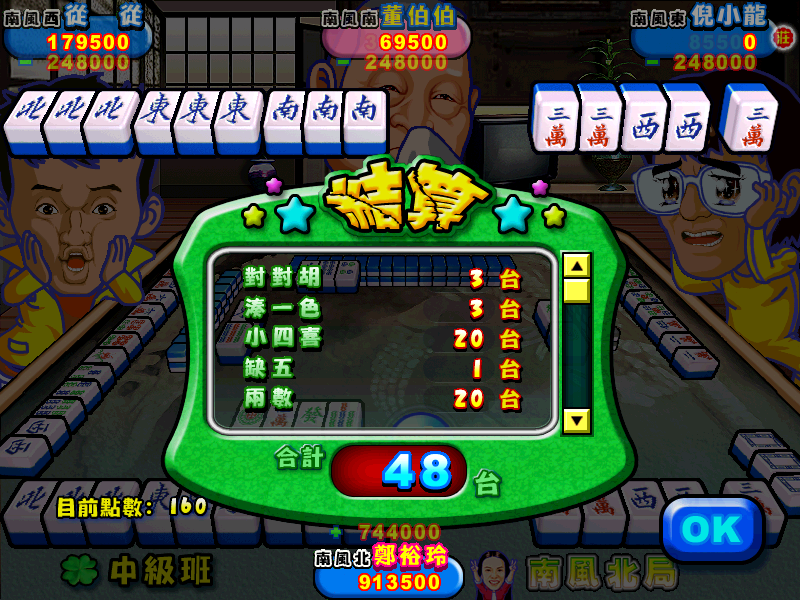This screenshot has width=800, height=600.
Task: Click the scroll down arrow in score list
Action: click(x=577, y=420)
